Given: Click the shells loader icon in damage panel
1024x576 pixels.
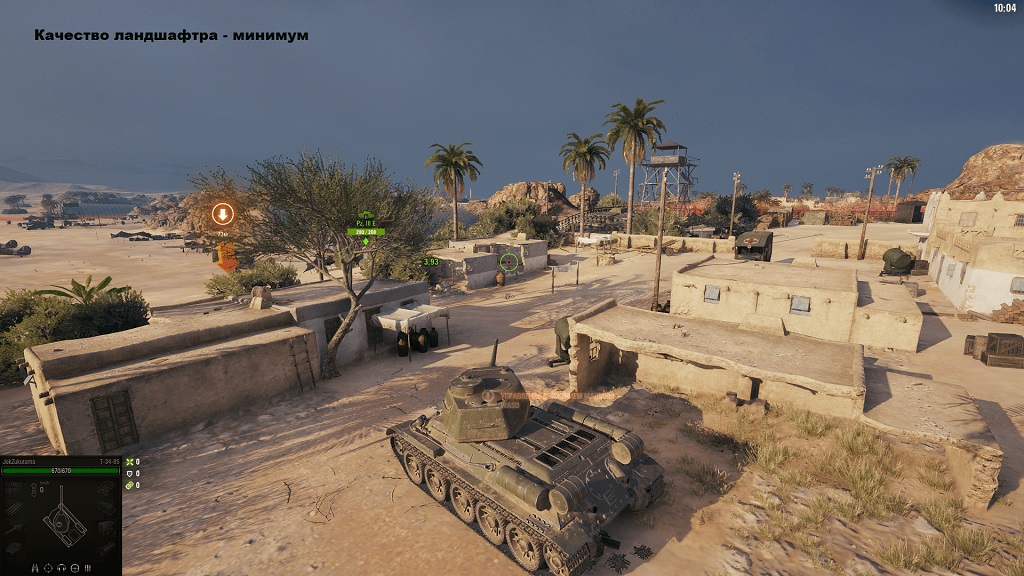Looking at the screenshot, I should [87, 568].
